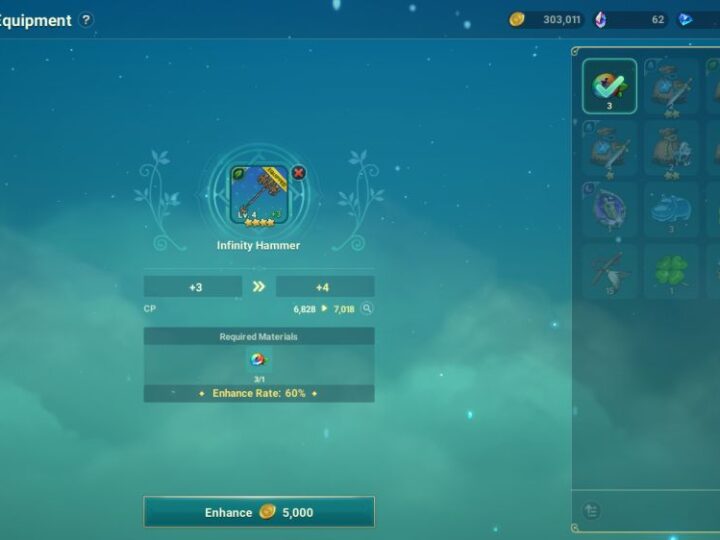Open the Equipment help question mark
The image size is (720, 540).
(87, 20)
